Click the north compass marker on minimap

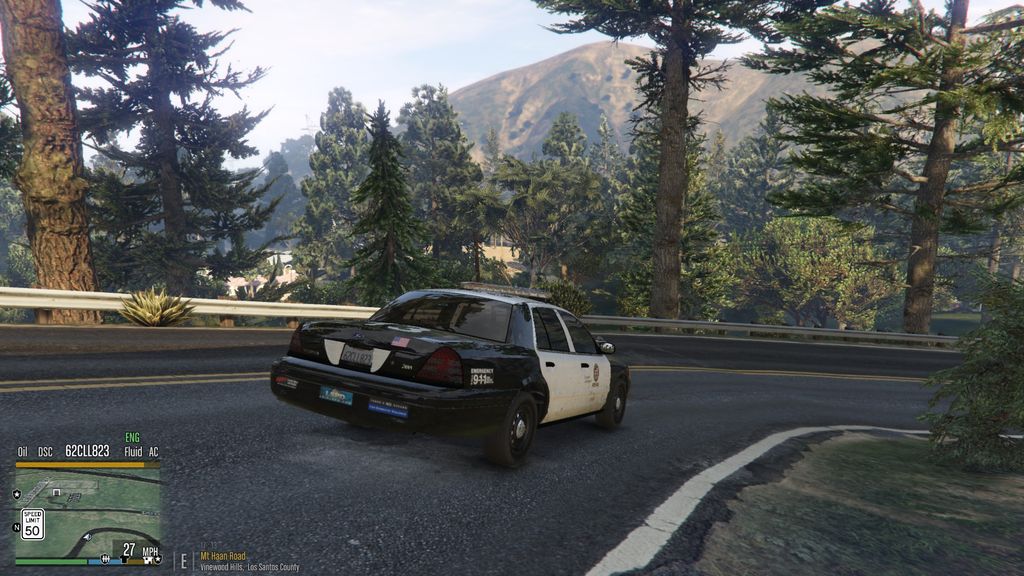tap(17, 526)
